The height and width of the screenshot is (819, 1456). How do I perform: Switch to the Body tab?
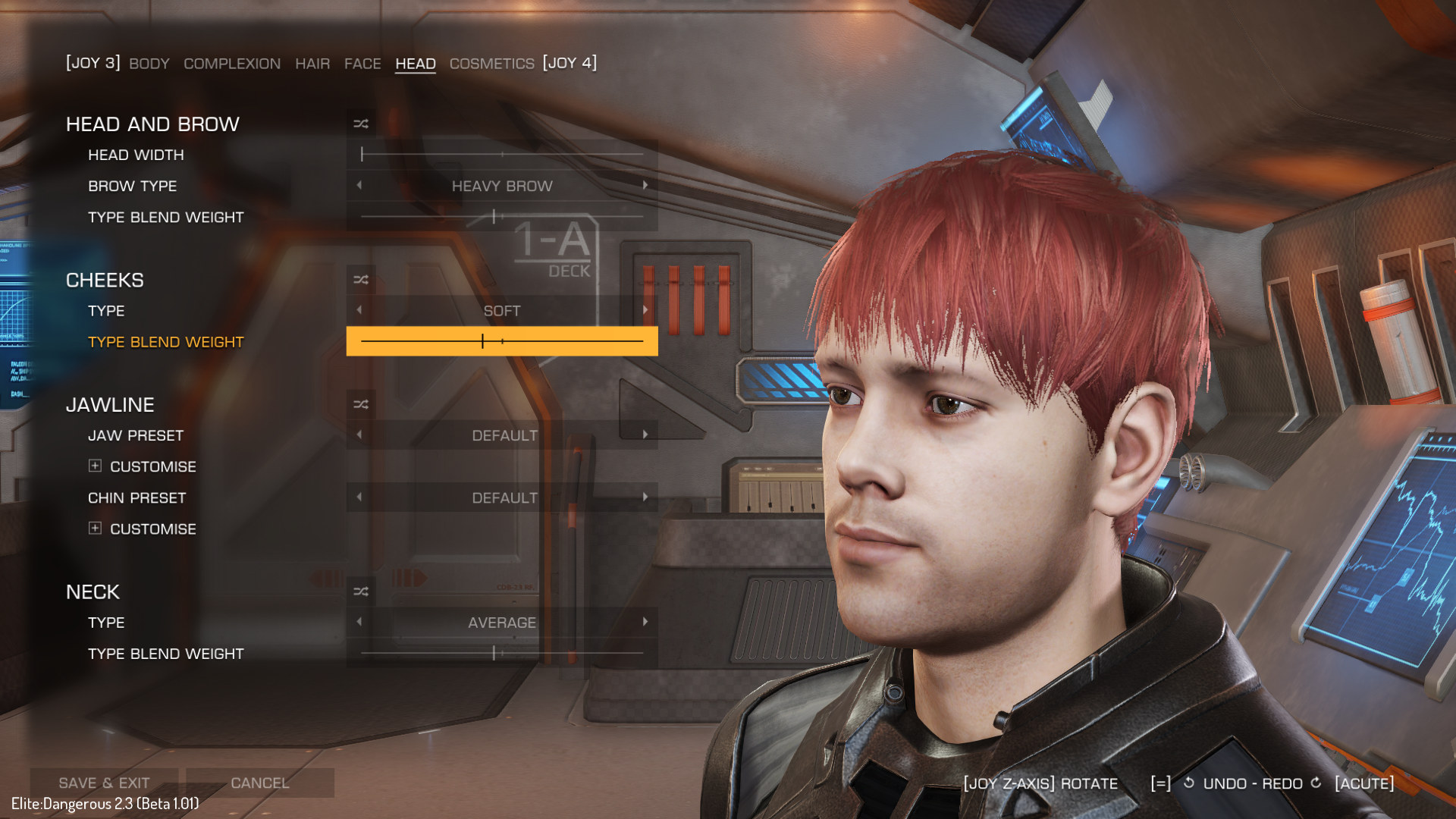[x=149, y=64]
